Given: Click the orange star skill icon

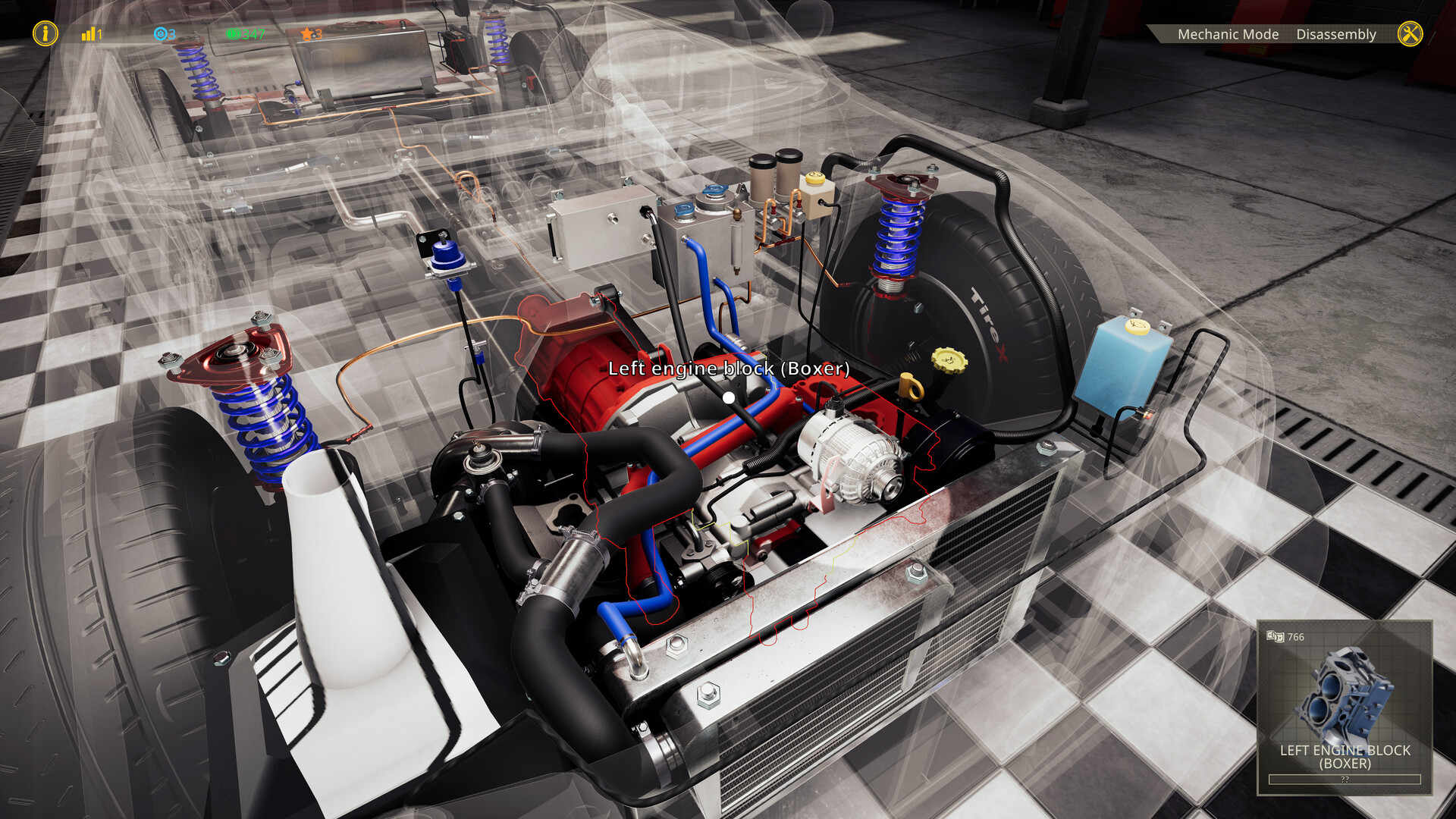Looking at the screenshot, I should coord(306,33).
